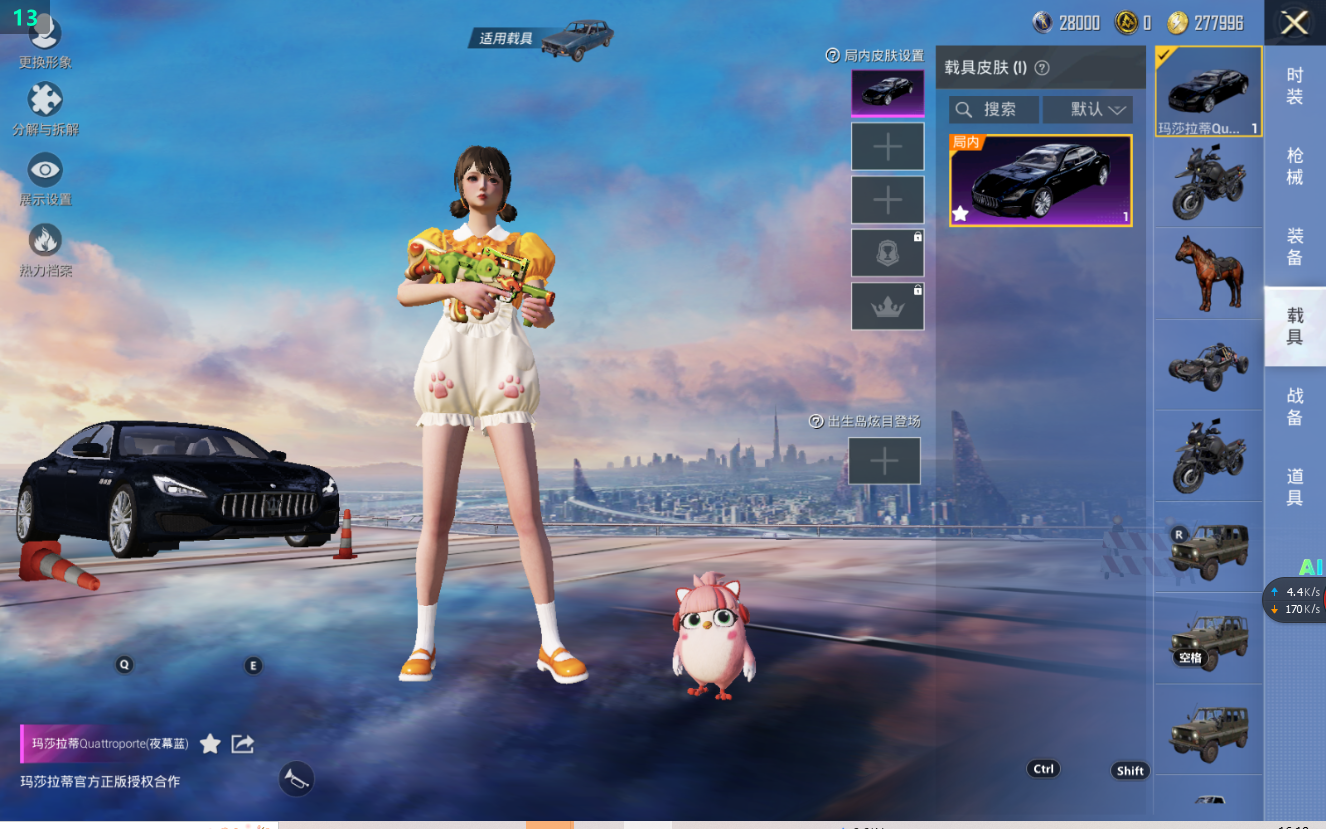Select the 装备 equipment tab
The image size is (1326, 829).
(1294, 246)
